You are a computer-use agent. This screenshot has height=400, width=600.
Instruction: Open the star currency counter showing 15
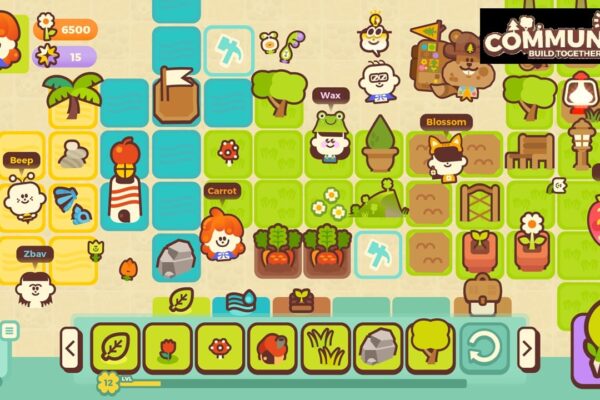click(66, 58)
